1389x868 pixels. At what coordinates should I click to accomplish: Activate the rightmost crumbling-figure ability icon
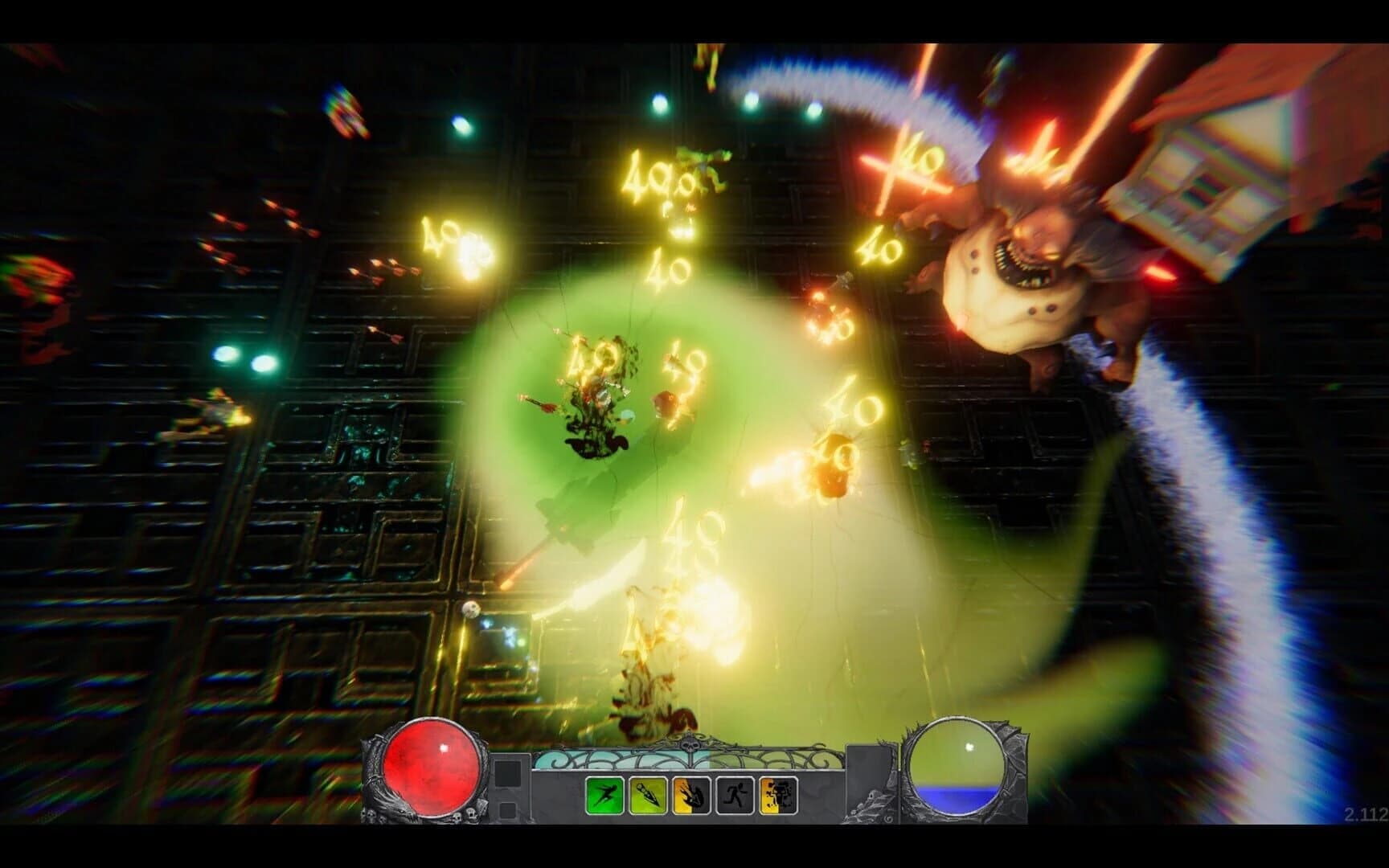(x=777, y=796)
